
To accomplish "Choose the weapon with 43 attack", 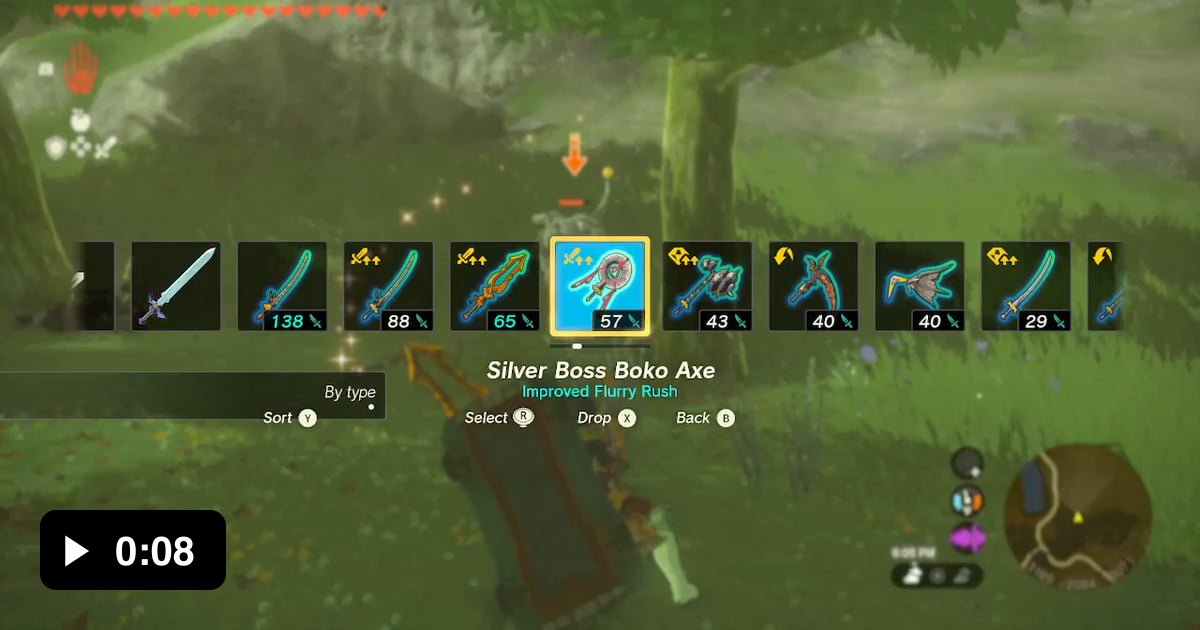I will click(x=707, y=286).
